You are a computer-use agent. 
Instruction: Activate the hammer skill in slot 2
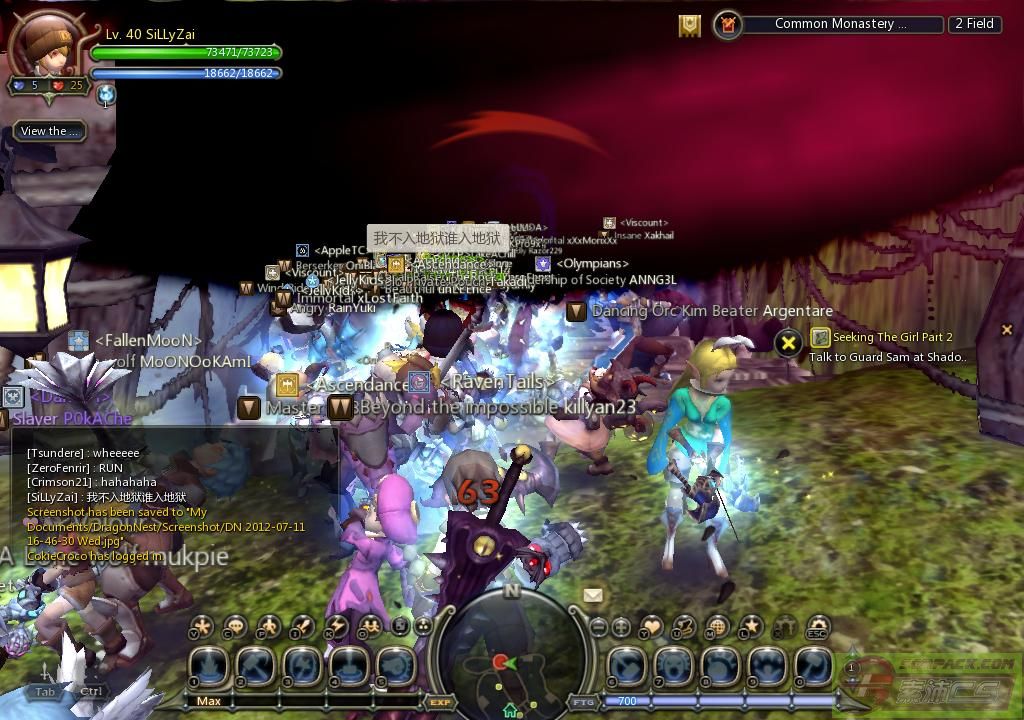pos(255,667)
